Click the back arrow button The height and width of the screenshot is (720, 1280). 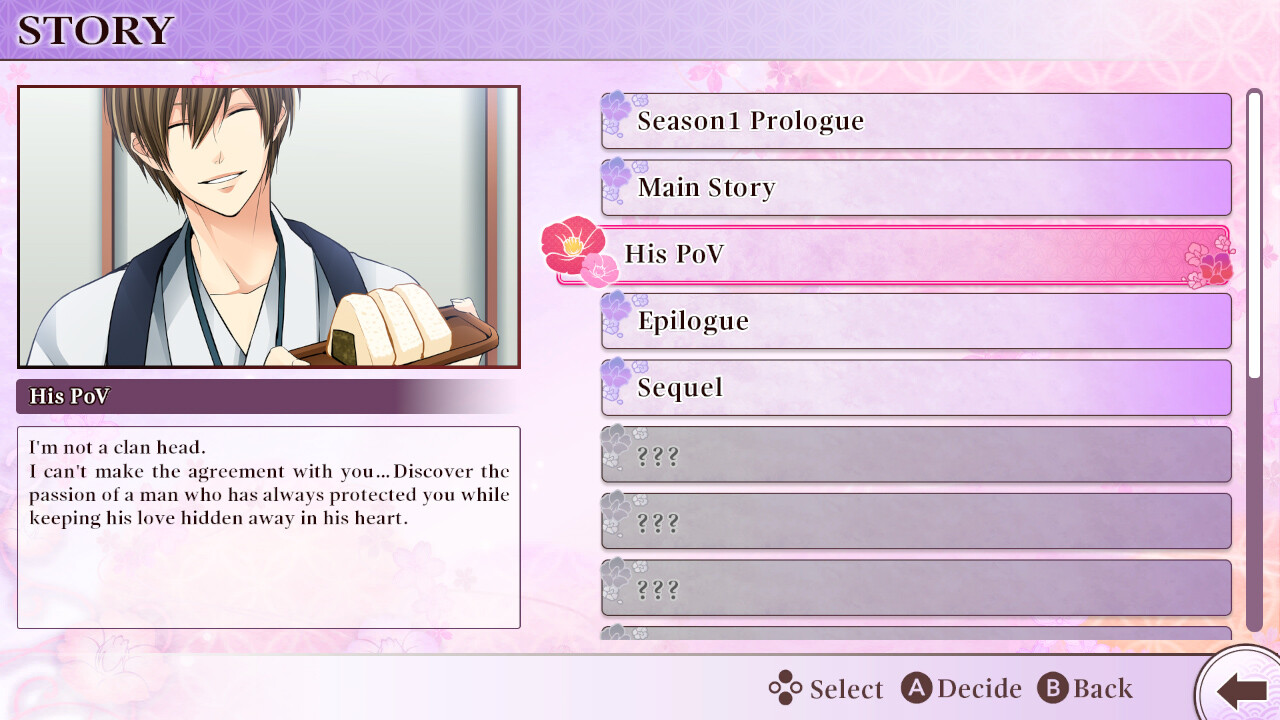tap(1241, 690)
